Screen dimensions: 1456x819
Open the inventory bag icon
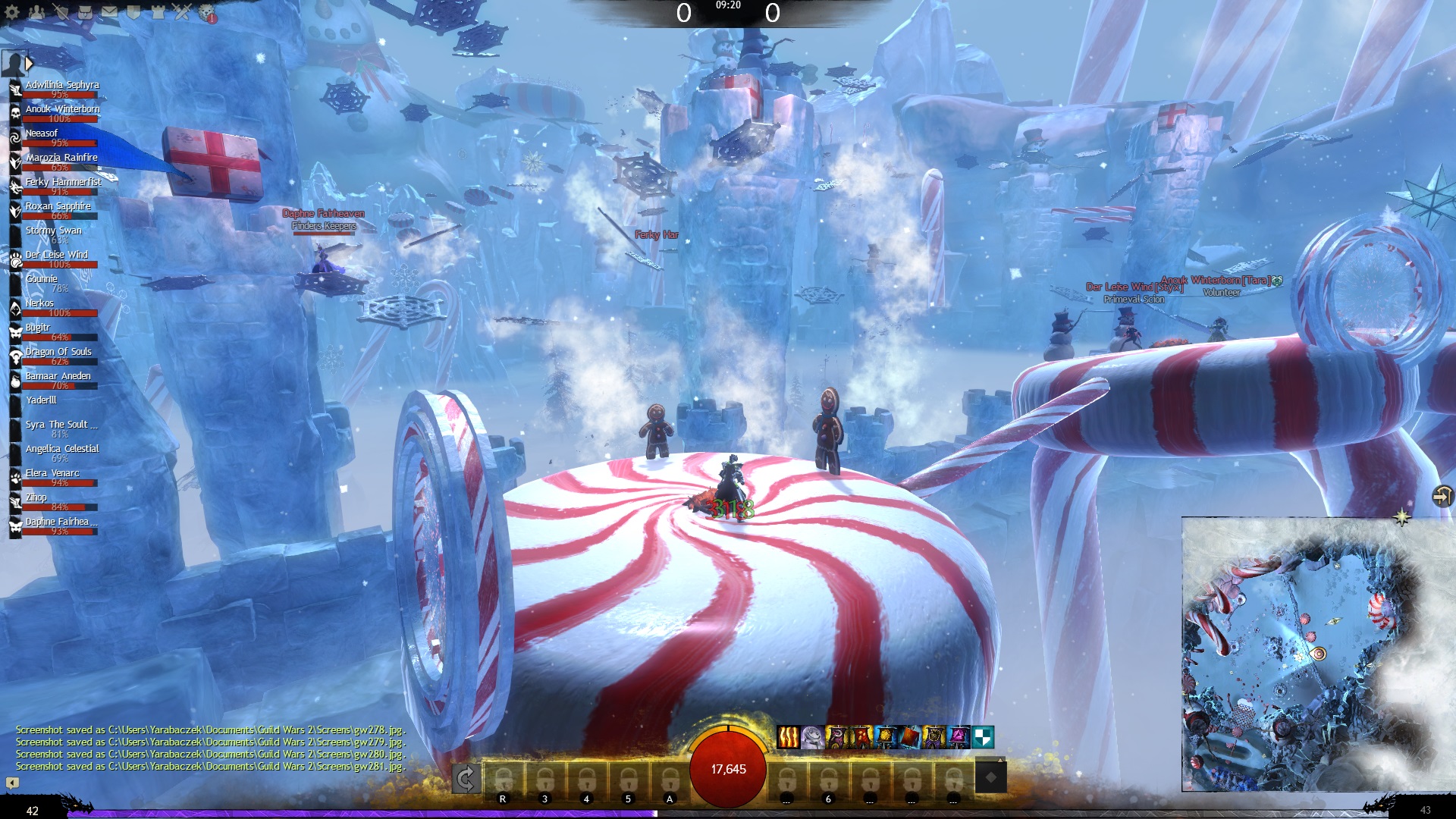click(85, 12)
